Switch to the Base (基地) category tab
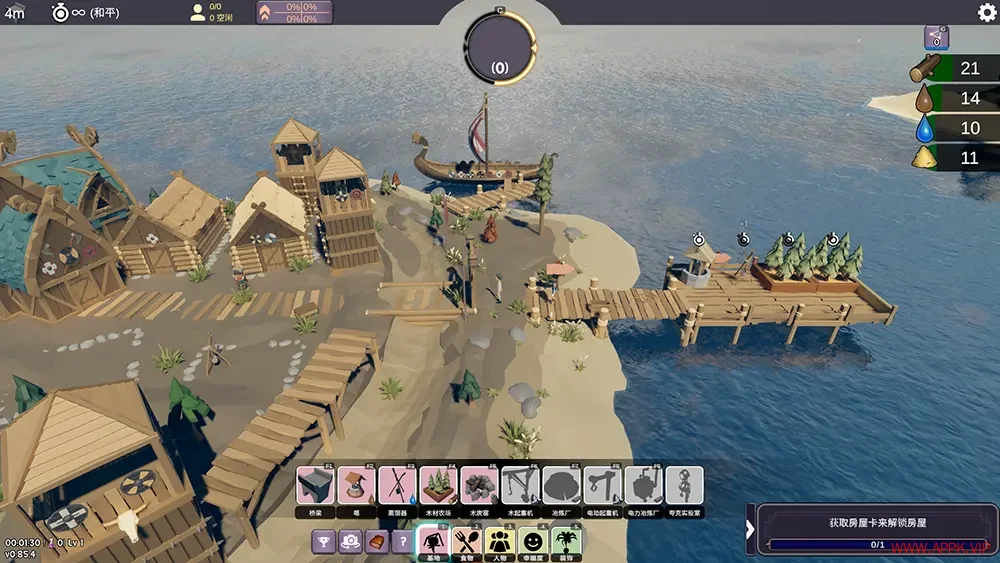The height and width of the screenshot is (563, 1000). click(433, 542)
